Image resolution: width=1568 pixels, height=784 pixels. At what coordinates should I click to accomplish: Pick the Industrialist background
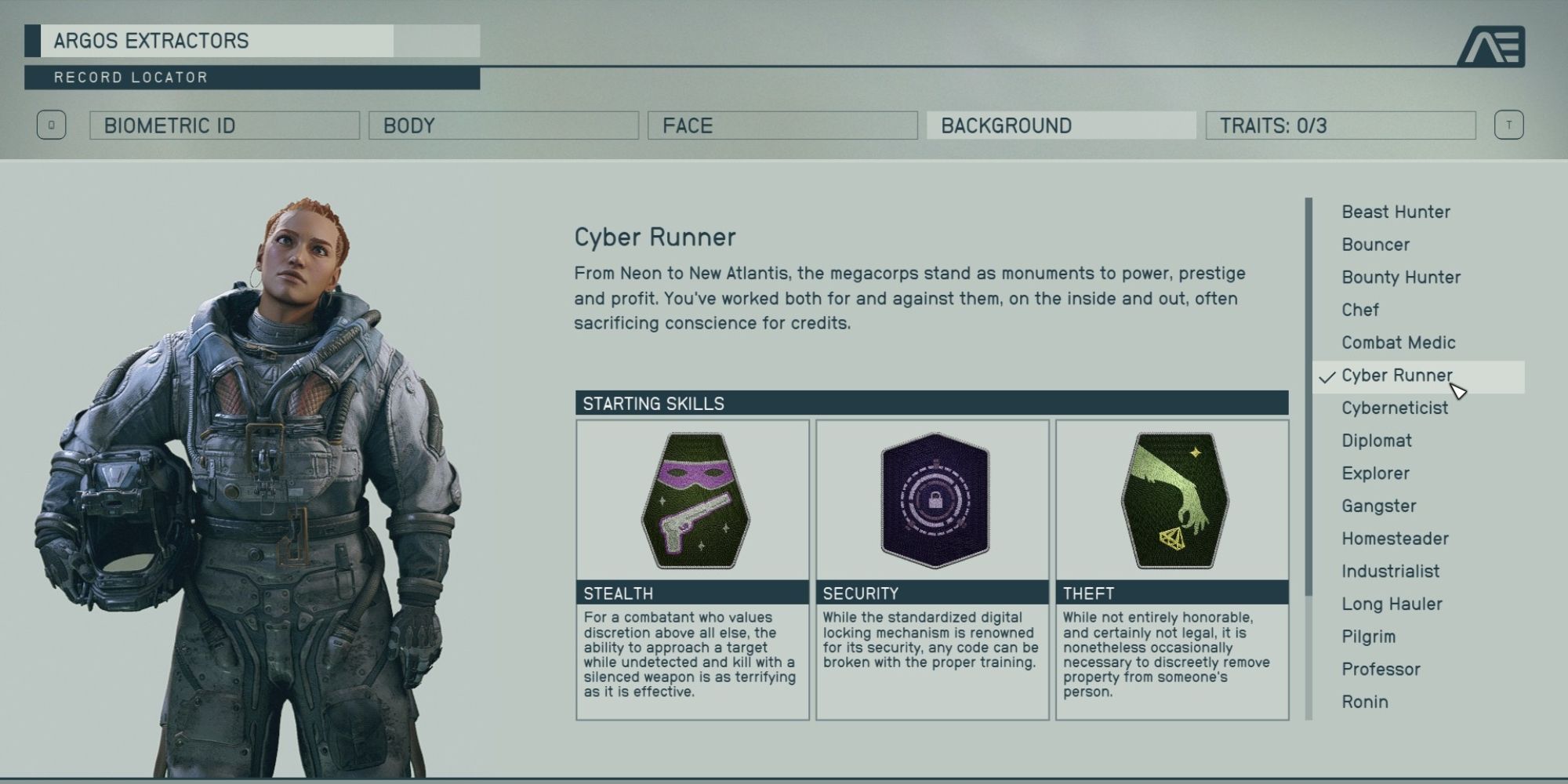click(x=1390, y=572)
